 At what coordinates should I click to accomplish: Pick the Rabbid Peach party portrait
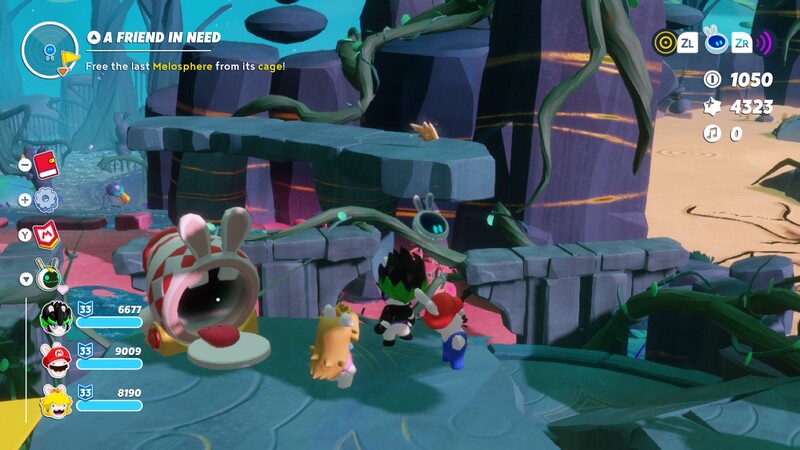coord(55,402)
